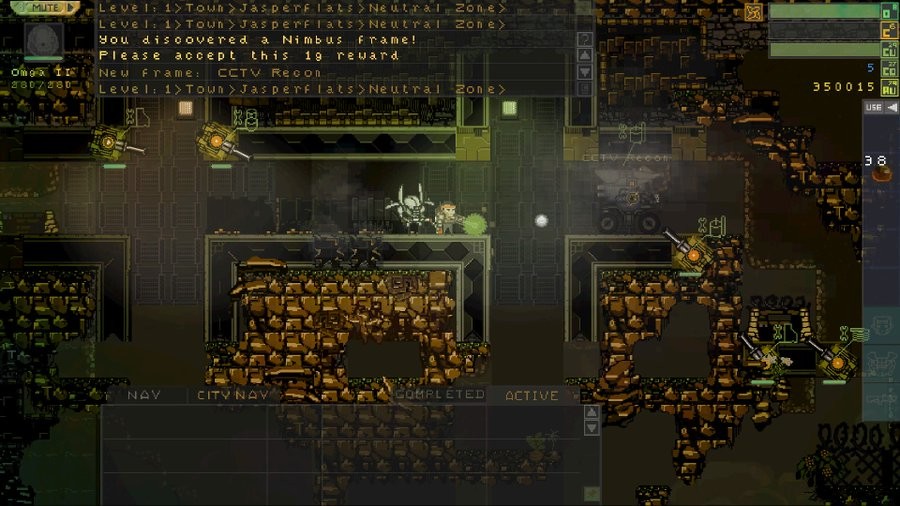Viewport: 900px width, 506px height.
Task: Show the COMPLETED missions tab
Action: 440,395
